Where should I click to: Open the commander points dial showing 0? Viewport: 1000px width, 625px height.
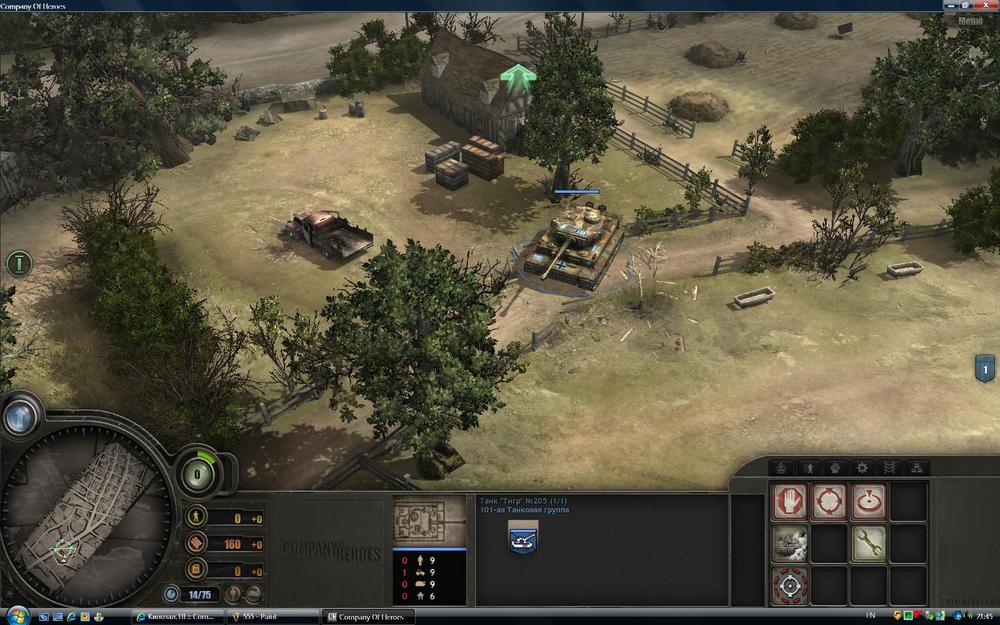click(200, 472)
